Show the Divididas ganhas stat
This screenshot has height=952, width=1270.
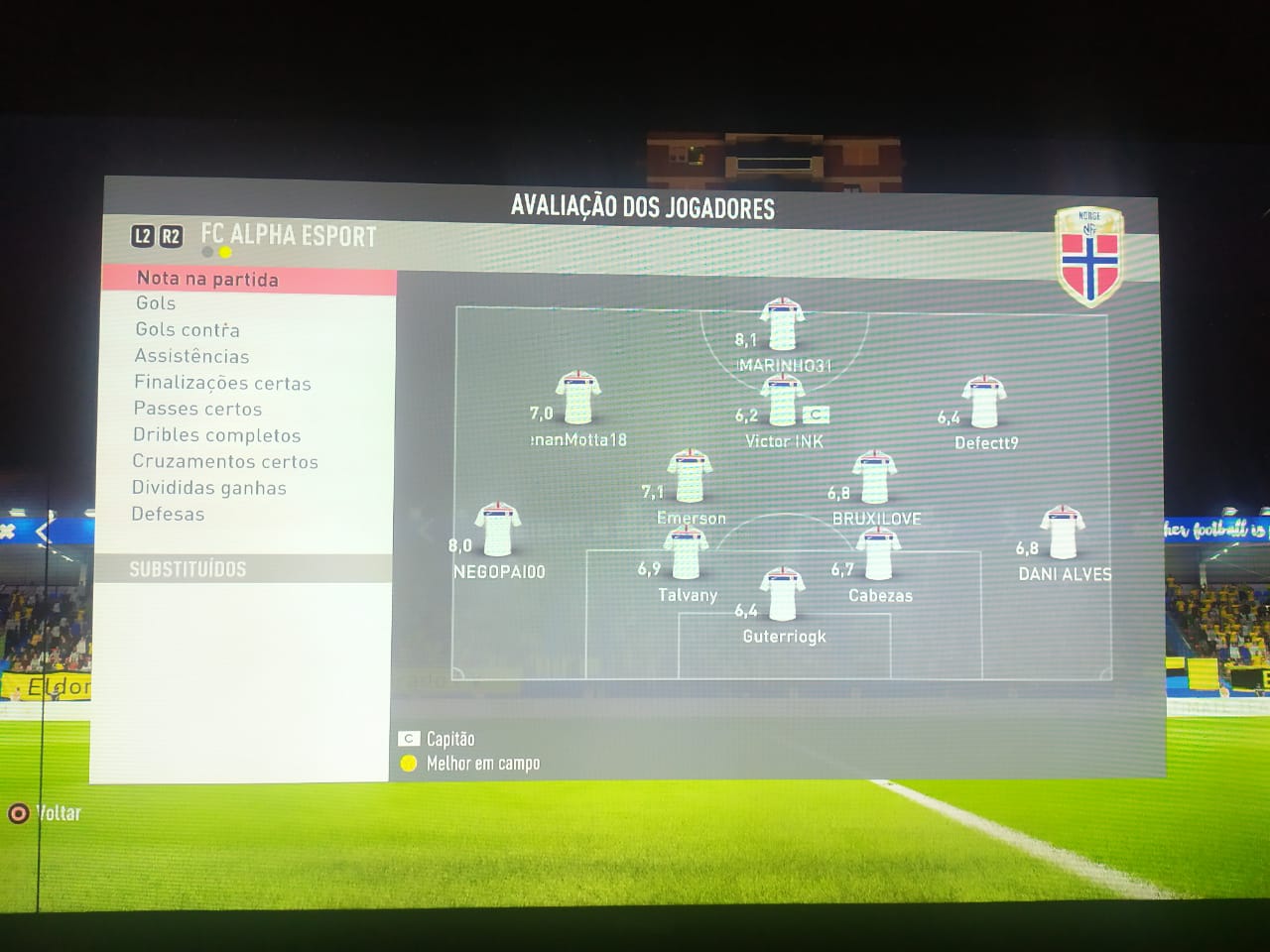(x=208, y=488)
